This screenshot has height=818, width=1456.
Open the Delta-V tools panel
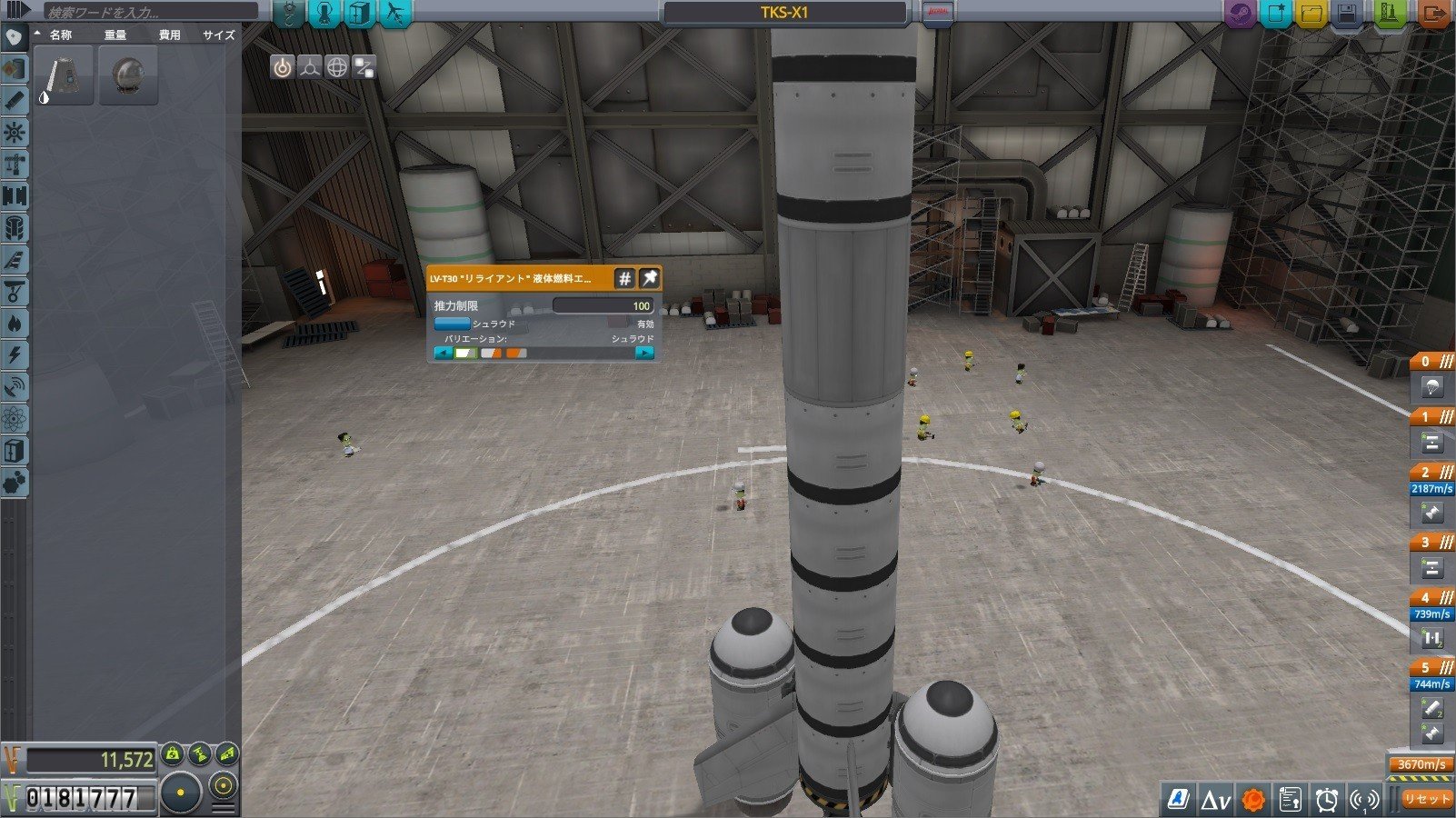pyautogui.click(x=1215, y=800)
